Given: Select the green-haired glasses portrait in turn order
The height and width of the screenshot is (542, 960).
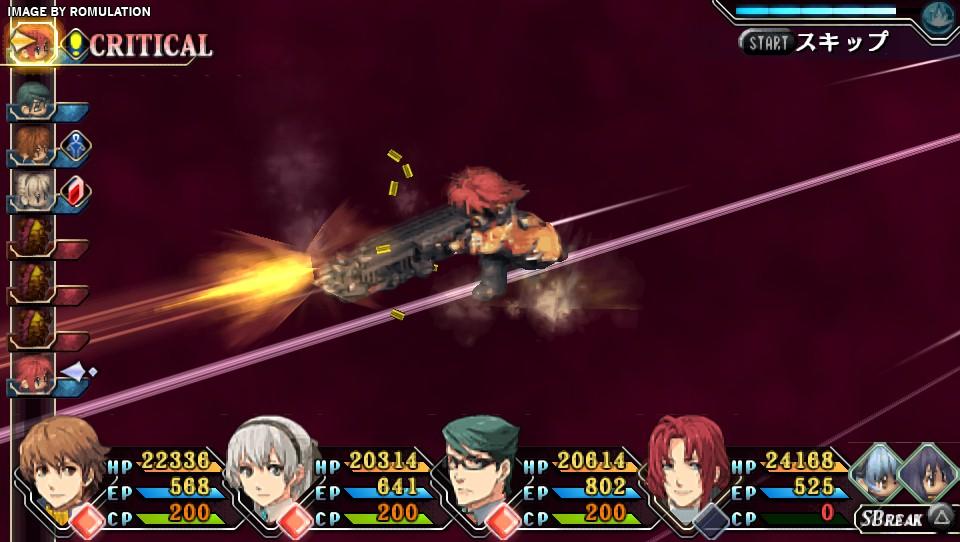Looking at the screenshot, I should [x=33, y=98].
